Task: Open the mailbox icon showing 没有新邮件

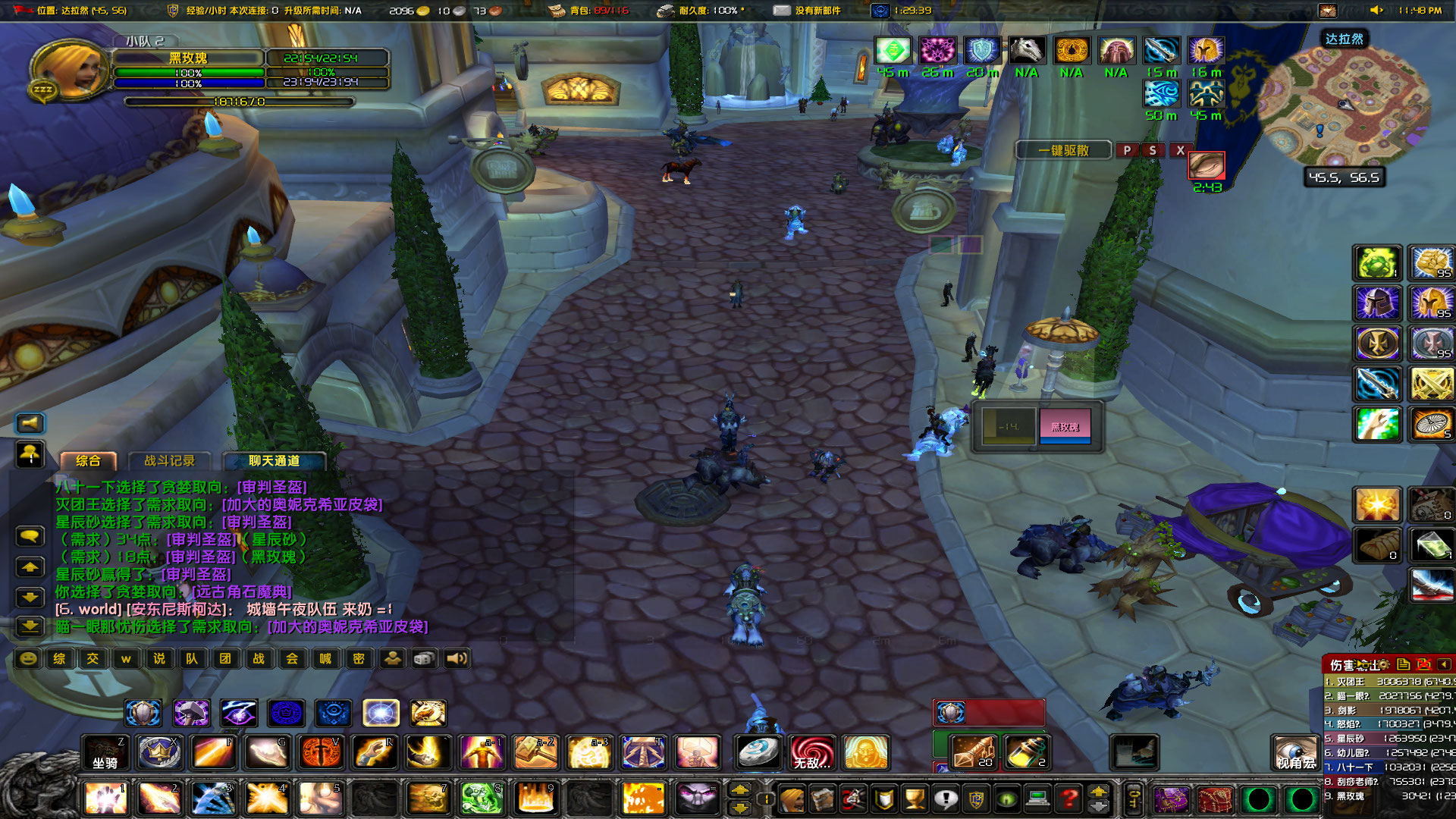Action: pyautogui.click(x=781, y=11)
